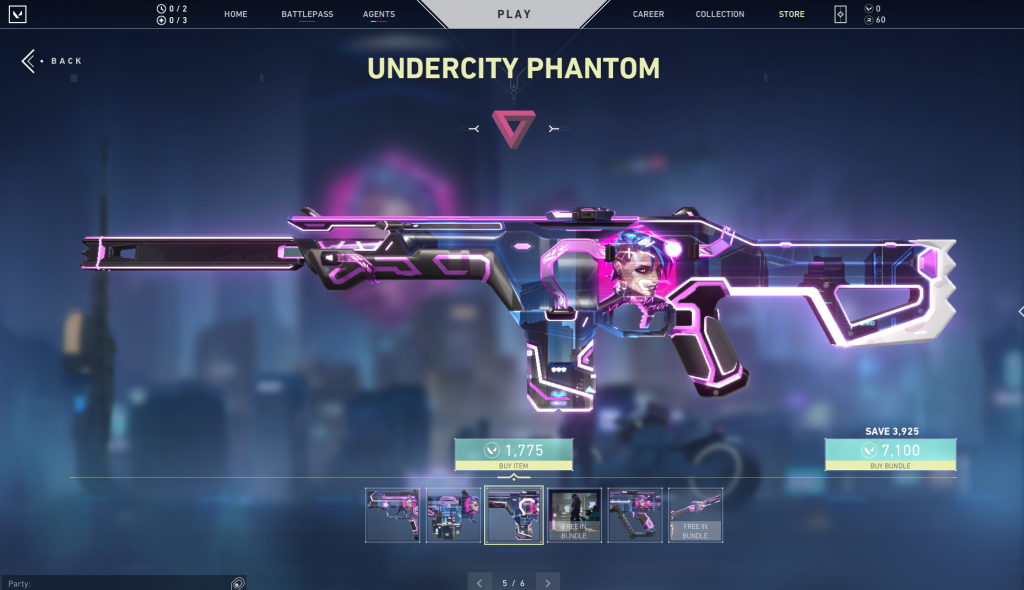The width and height of the screenshot is (1024, 590).
Task: Click the Valorant logo in the top-left corner
Action: click(x=18, y=15)
